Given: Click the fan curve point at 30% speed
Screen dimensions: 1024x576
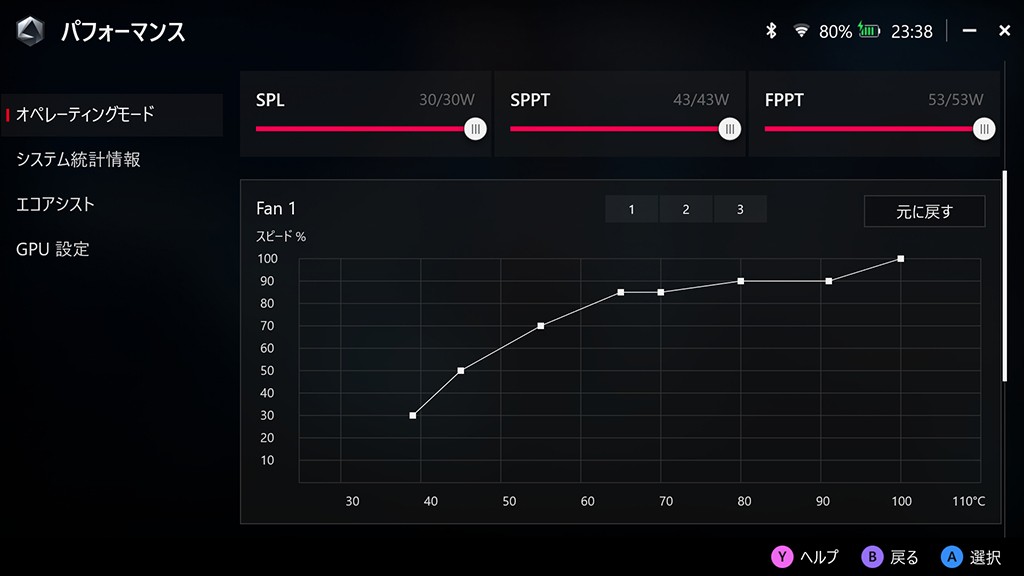Looking at the screenshot, I should 413,415.
